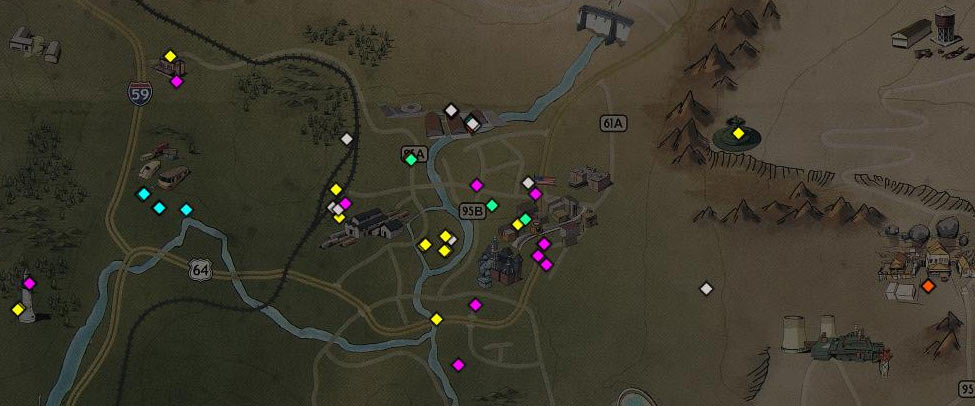This screenshot has height=406, width=975.
Task: Choose the green marker beside the 95B sign
Action: [491, 205]
